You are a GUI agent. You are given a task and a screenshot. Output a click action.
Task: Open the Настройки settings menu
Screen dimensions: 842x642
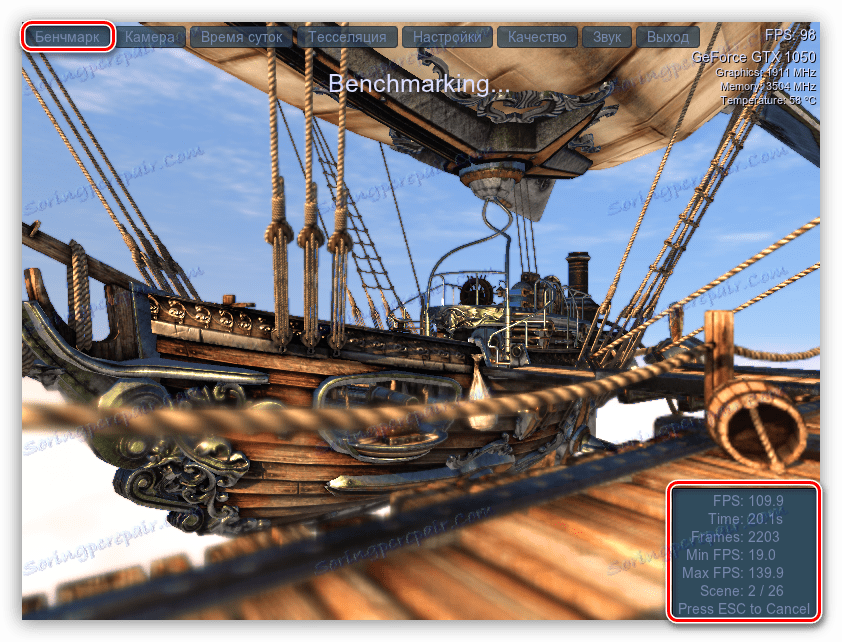(446, 37)
